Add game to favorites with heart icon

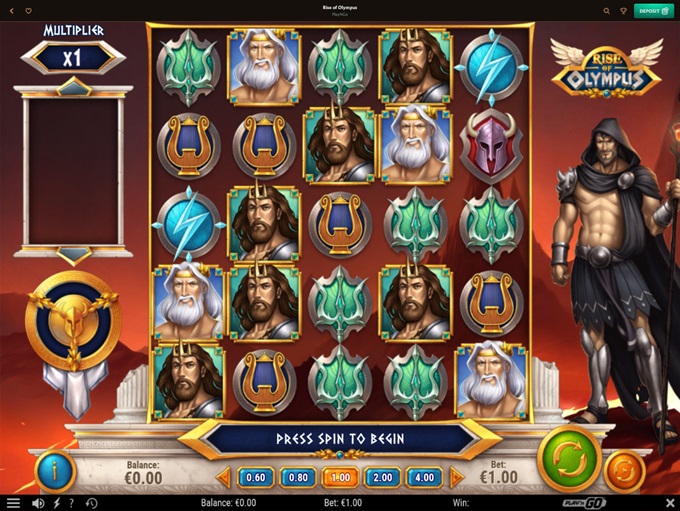(27, 11)
